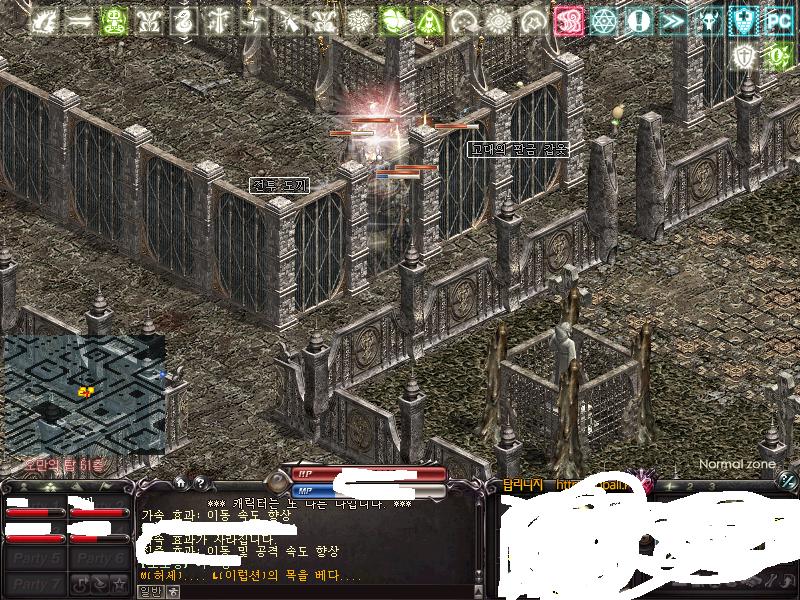
Task: Select the pink spiral buff icon
Action: point(570,21)
